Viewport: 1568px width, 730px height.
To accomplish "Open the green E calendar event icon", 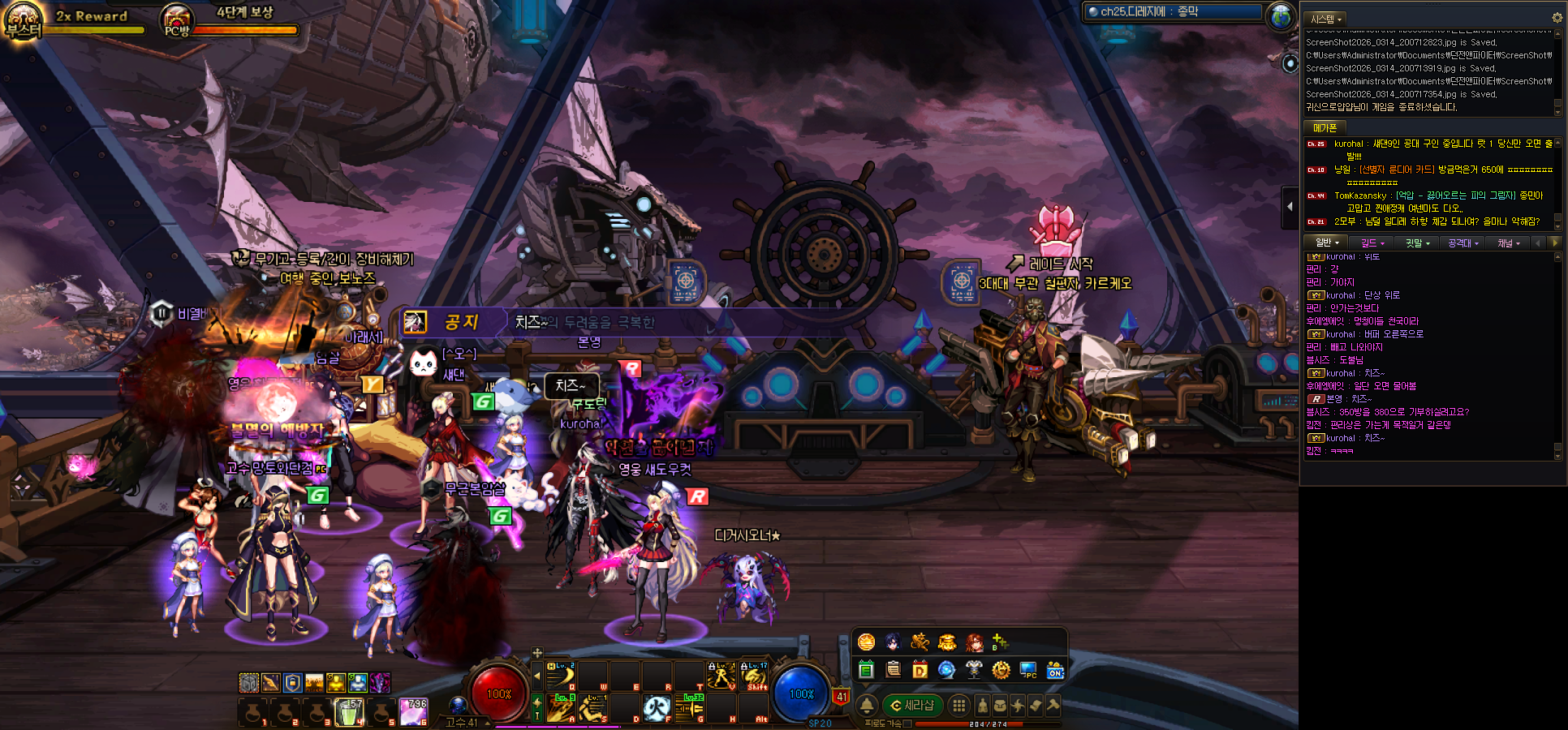I will pos(866,670).
